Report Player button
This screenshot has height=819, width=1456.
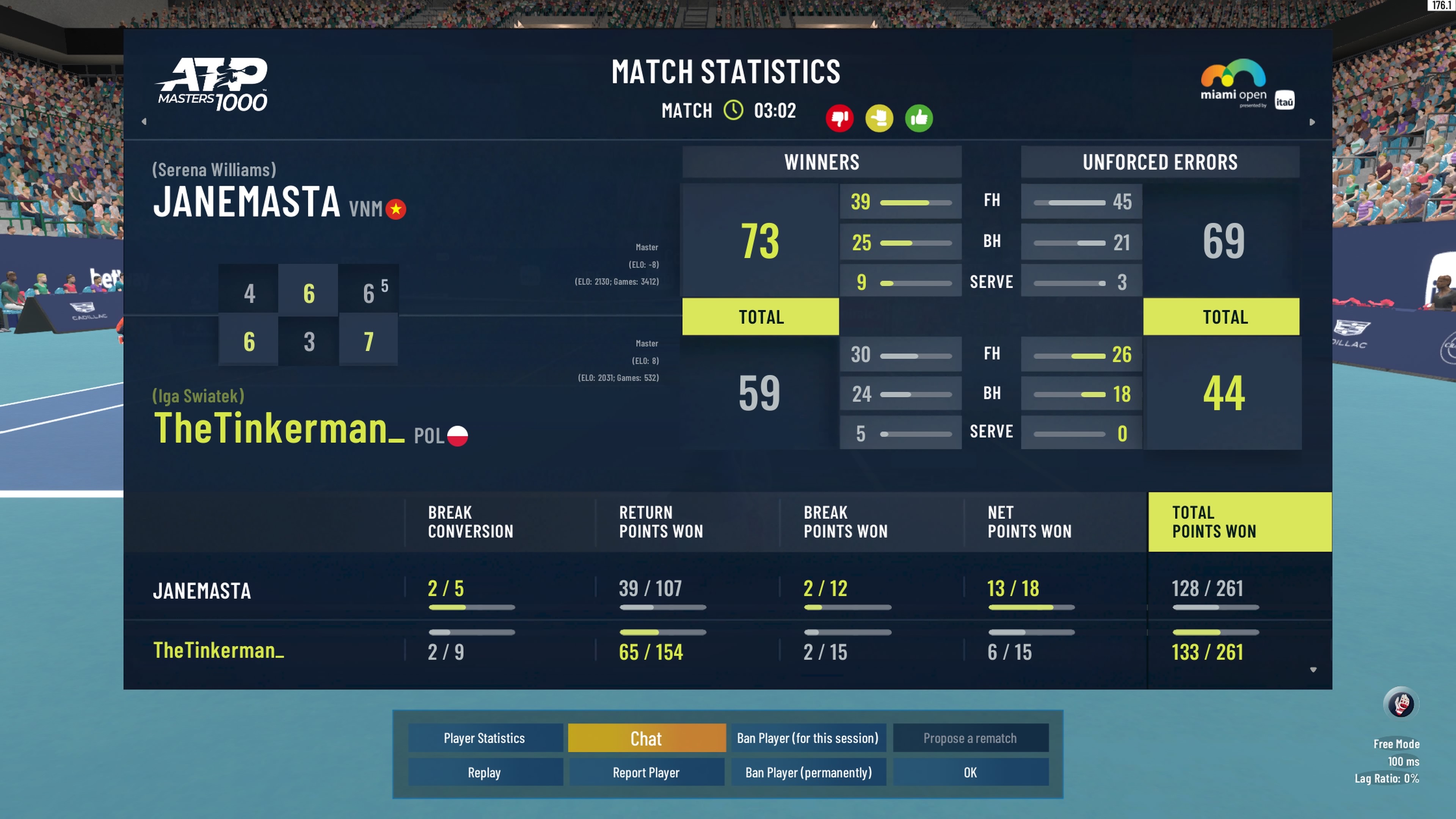tap(646, 772)
